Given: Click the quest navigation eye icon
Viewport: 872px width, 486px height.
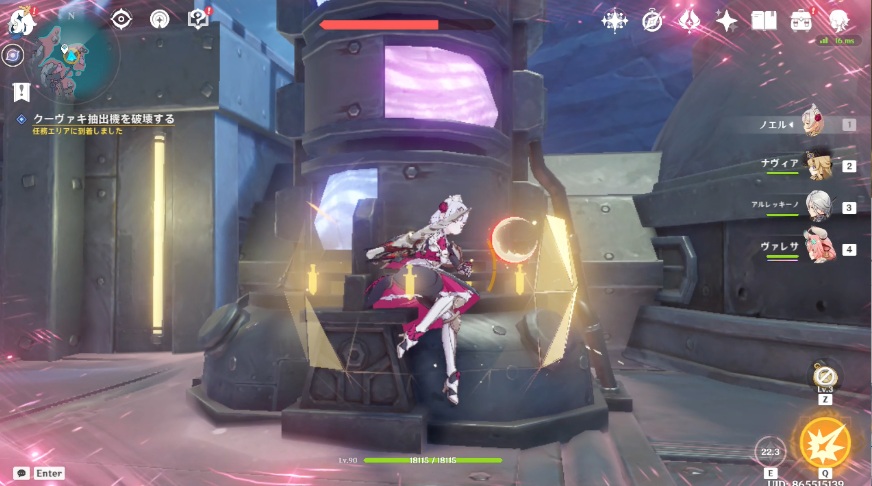Looking at the screenshot, I should pyautogui.click(x=121, y=19).
